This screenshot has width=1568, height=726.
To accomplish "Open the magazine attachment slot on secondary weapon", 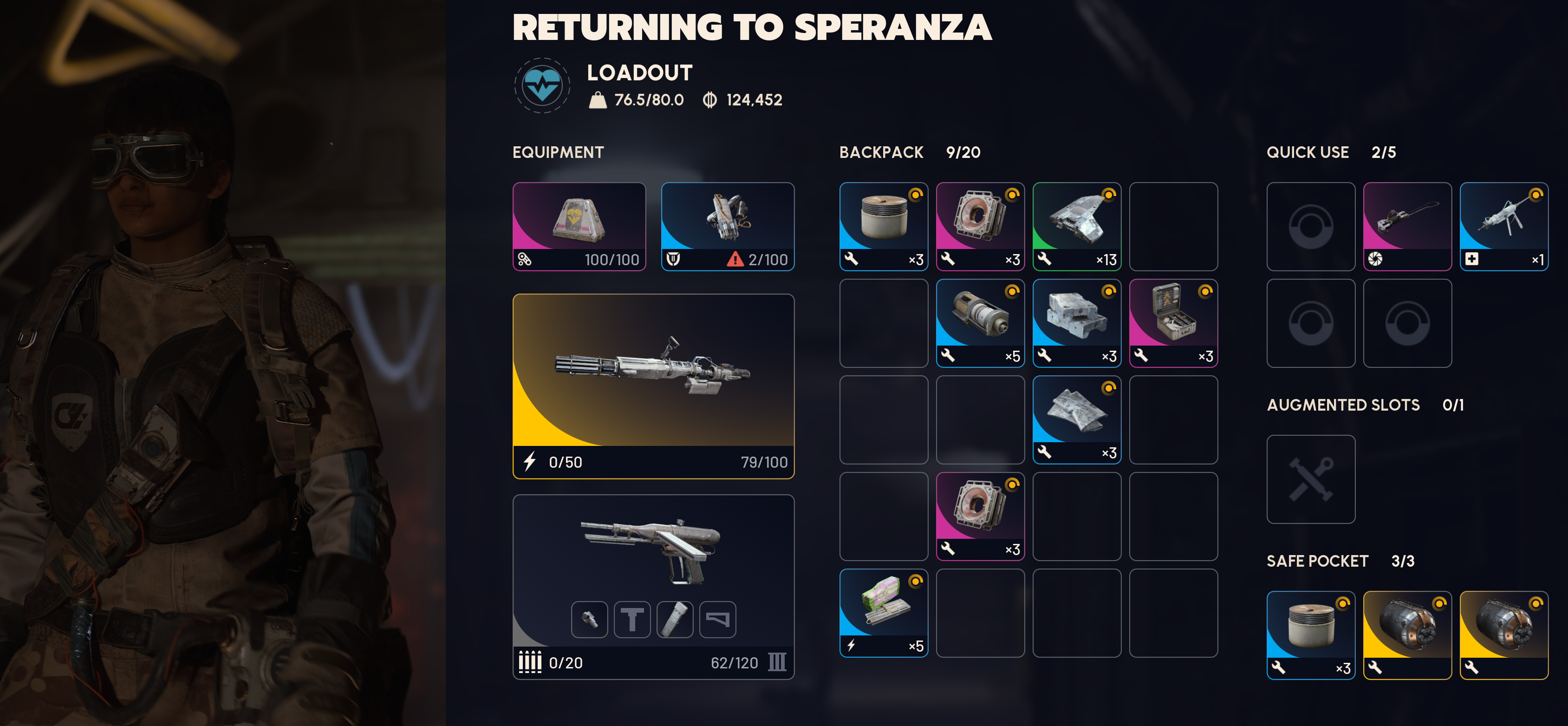I will coord(675,620).
